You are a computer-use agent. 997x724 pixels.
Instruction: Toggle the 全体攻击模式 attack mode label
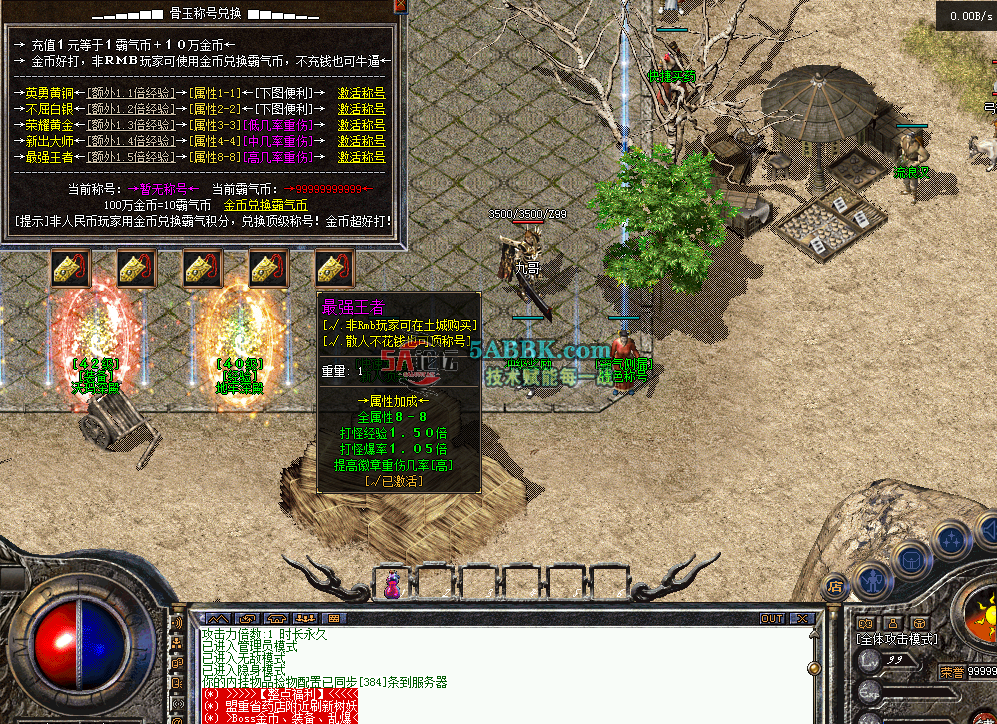[897, 639]
